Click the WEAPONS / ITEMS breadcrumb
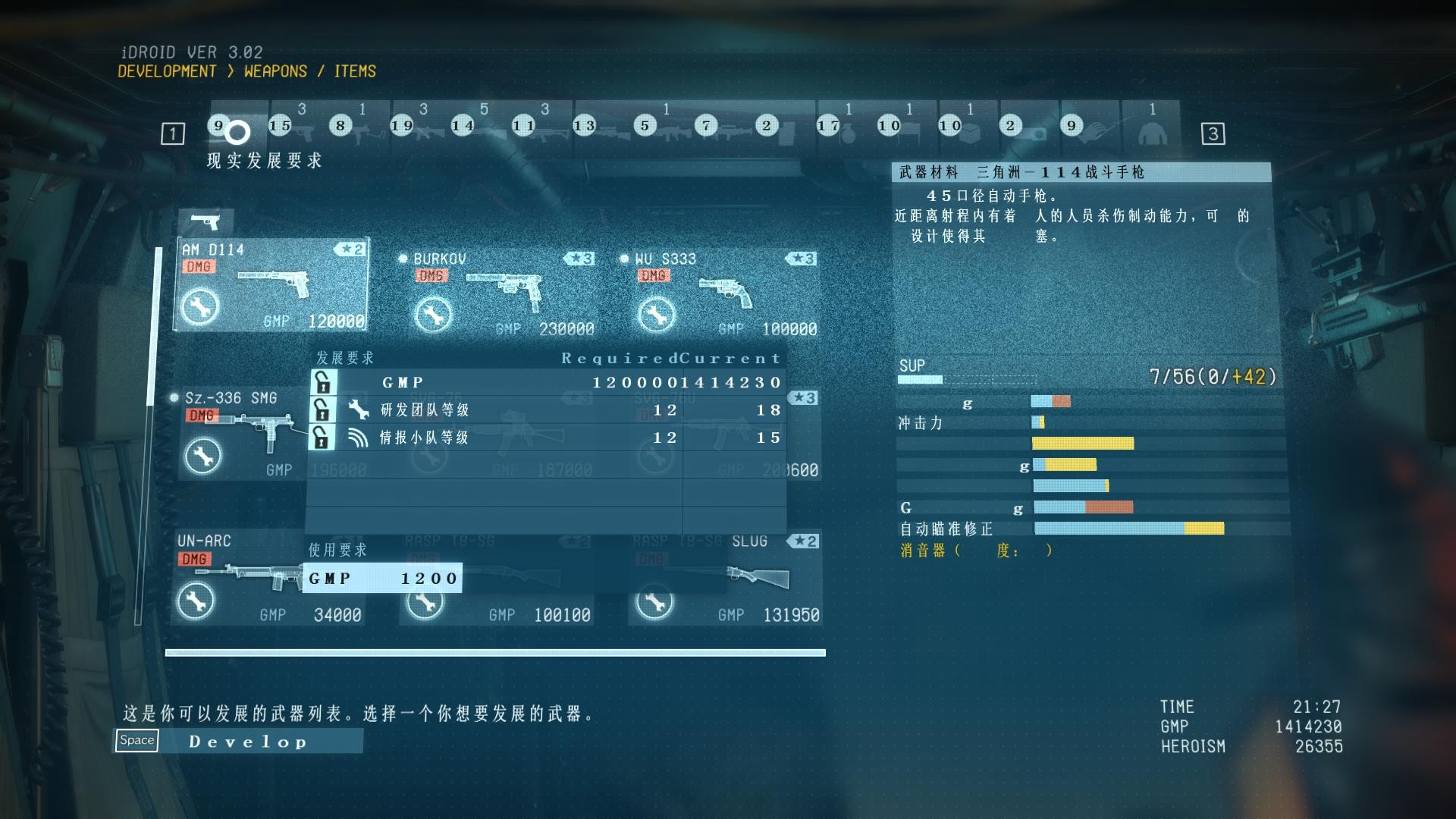1456x819 pixels. [x=310, y=71]
